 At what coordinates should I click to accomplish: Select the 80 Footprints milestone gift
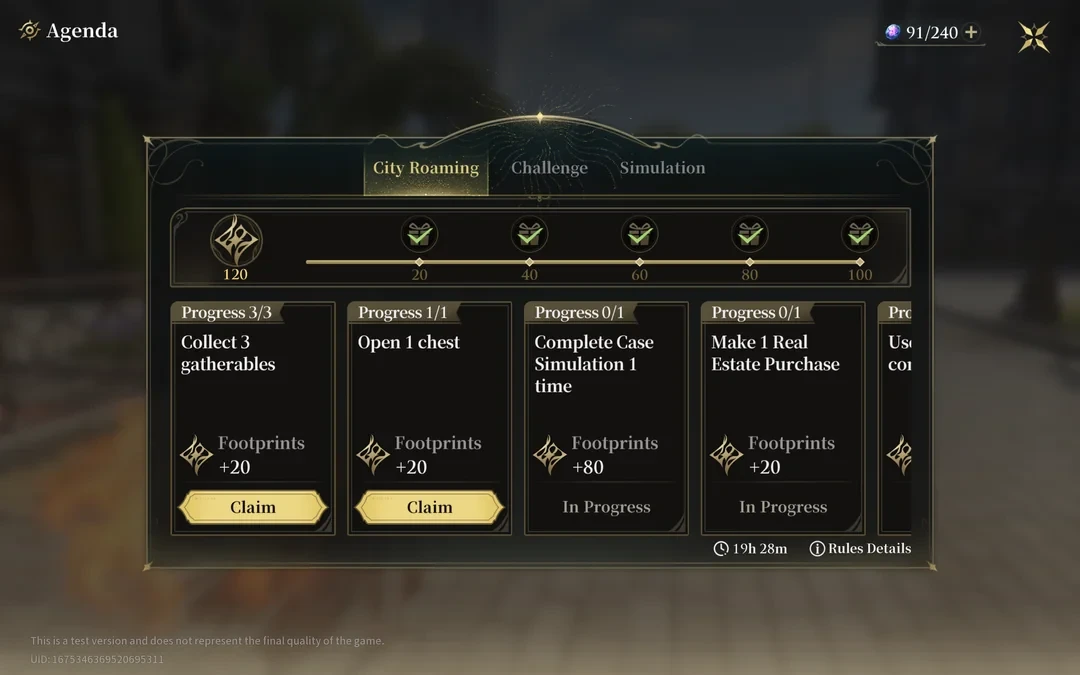(749, 236)
